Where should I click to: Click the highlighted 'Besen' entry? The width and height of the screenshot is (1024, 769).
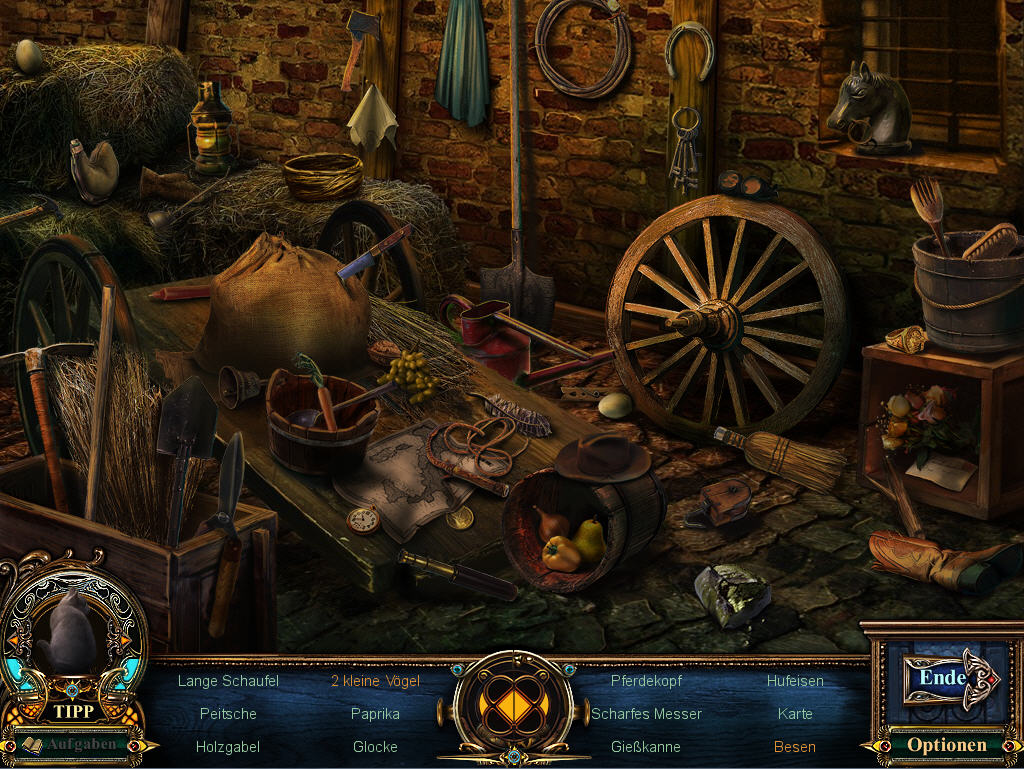click(x=795, y=747)
